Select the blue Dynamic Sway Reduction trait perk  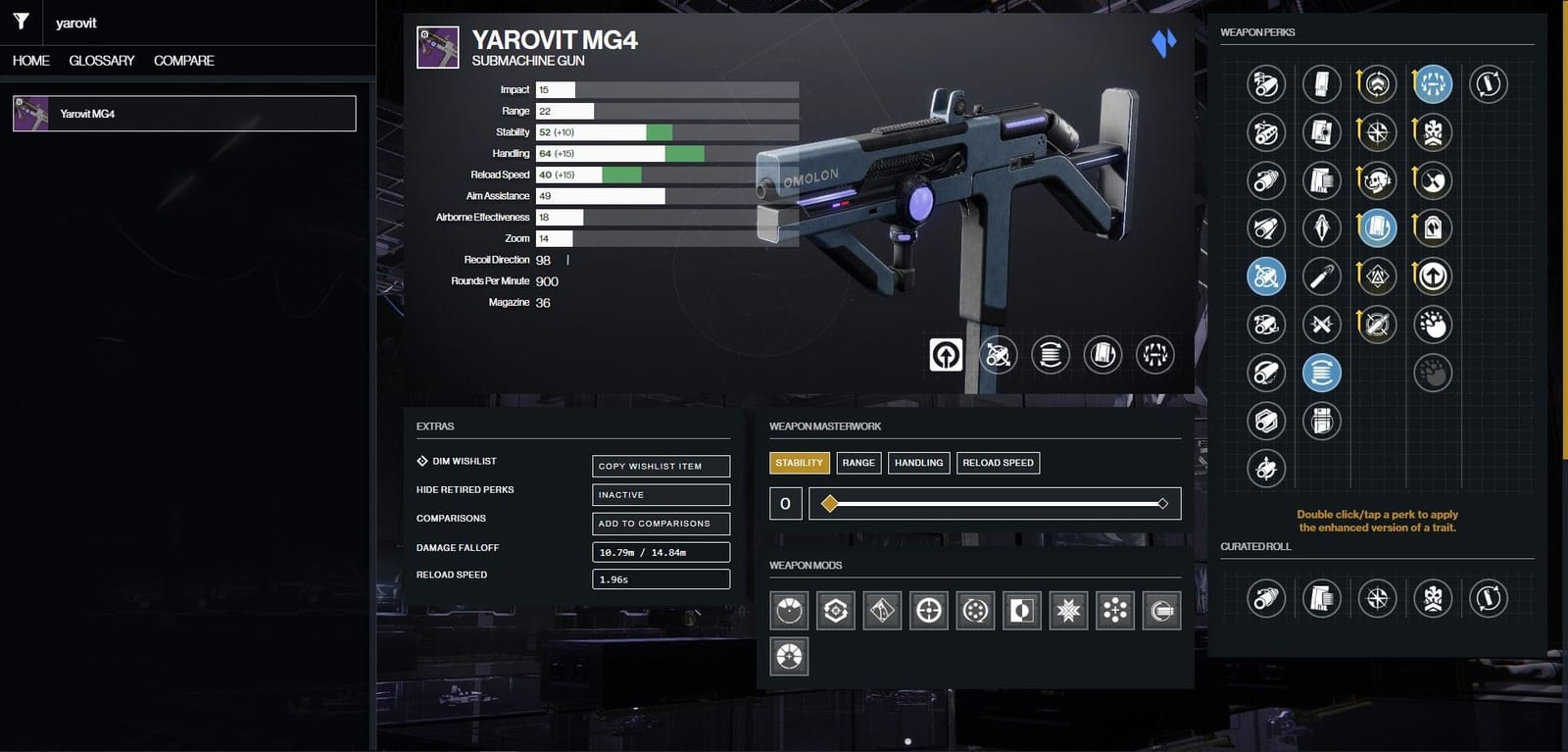pos(1377,227)
